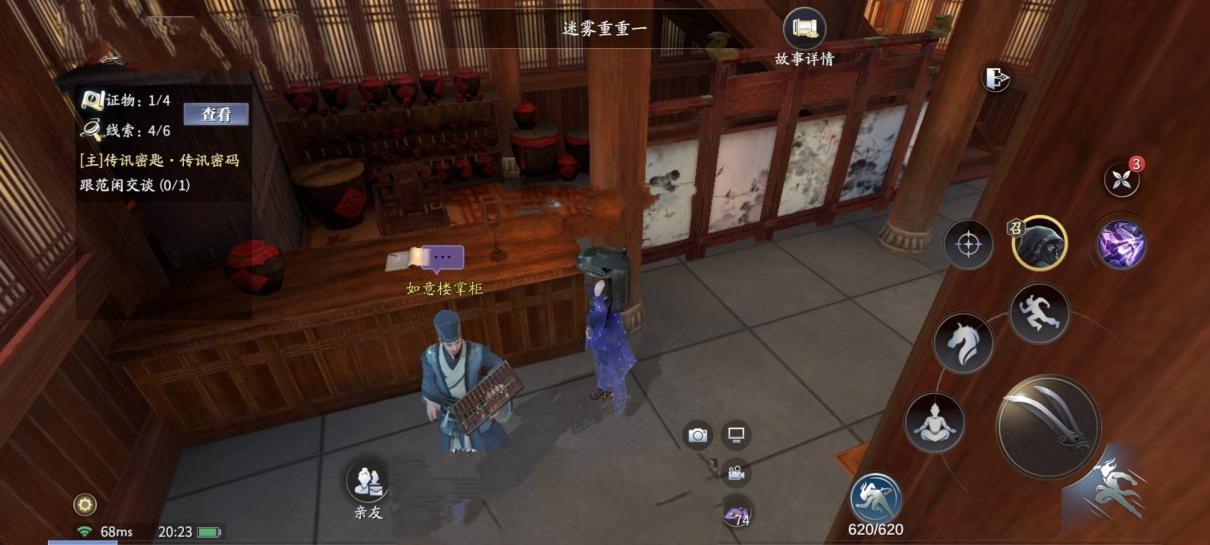
Task: Tap the crosshair target lock button
Action: click(968, 245)
